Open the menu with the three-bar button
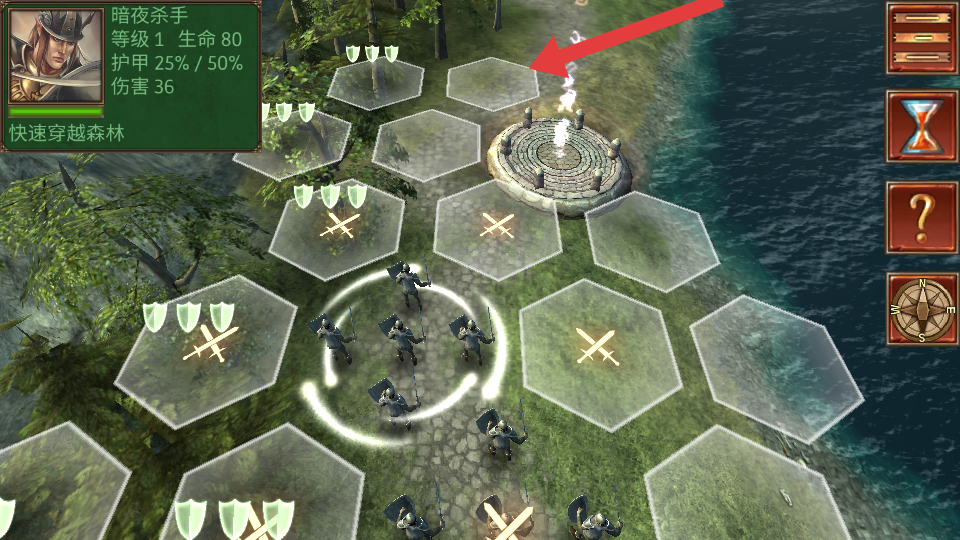This screenshot has height=540, width=960. (921, 37)
